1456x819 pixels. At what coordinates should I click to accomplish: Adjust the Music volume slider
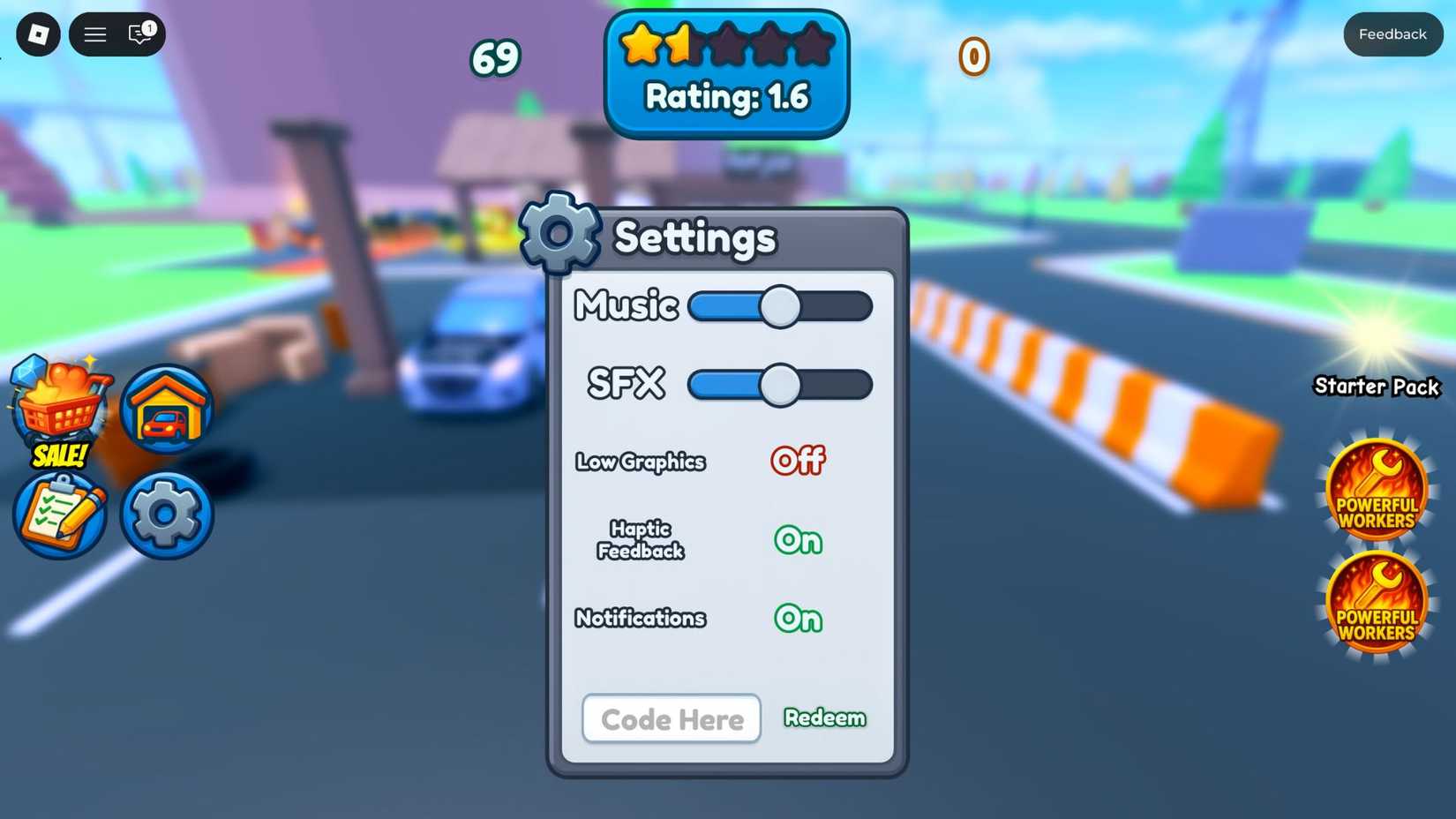coord(779,306)
